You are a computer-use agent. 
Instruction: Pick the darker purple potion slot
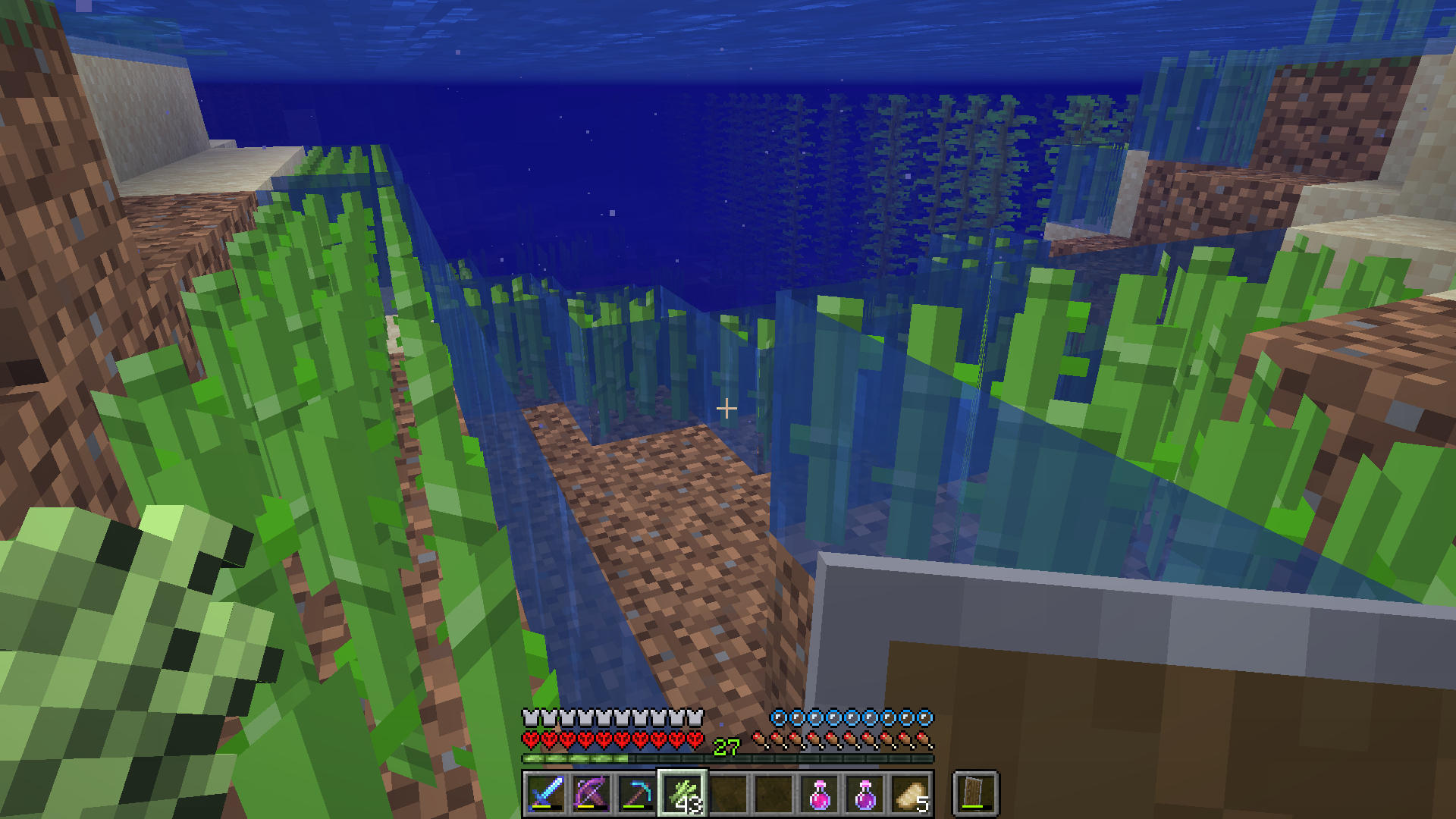865,794
